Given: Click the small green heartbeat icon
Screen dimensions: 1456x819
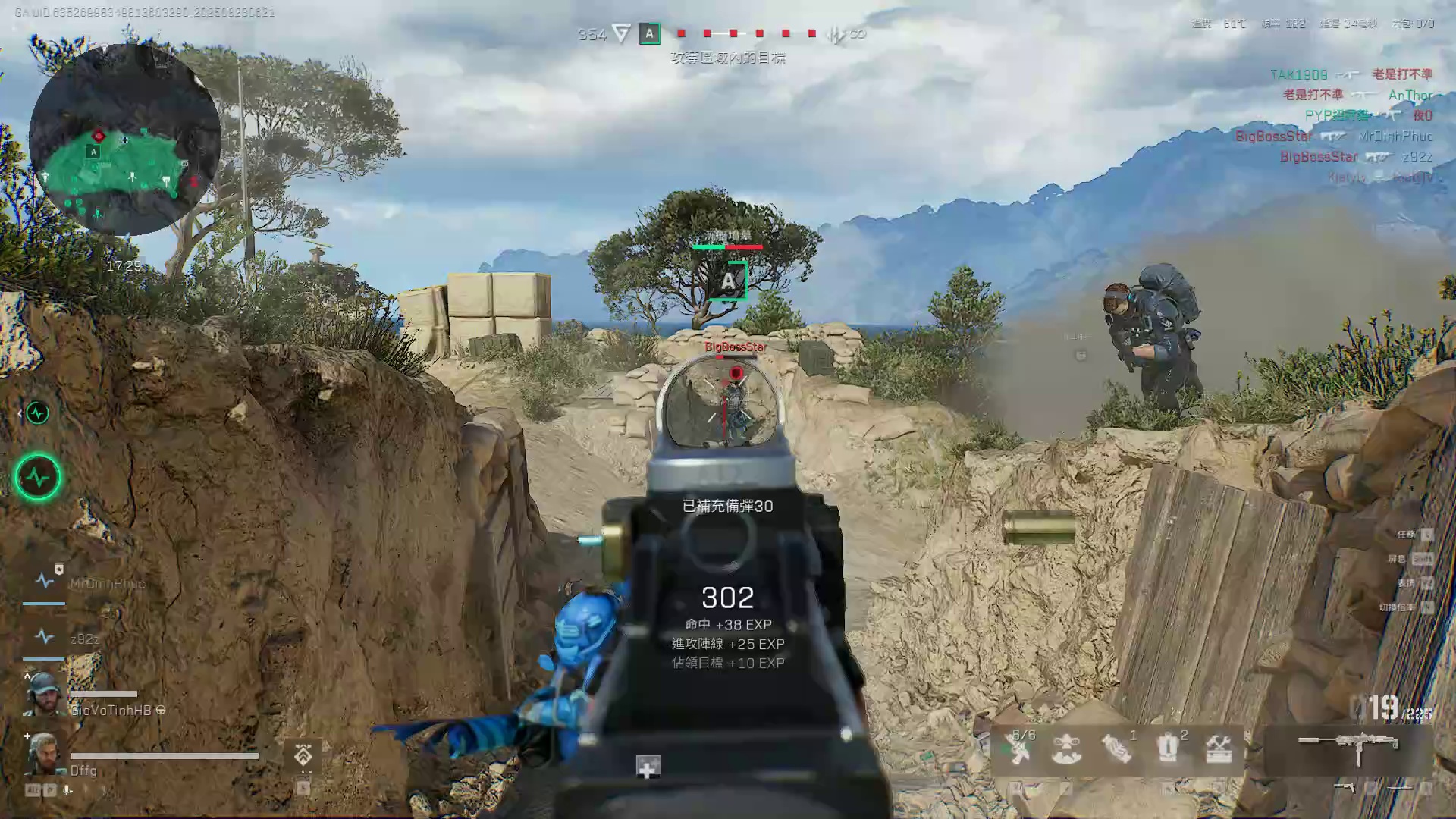Looking at the screenshot, I should 37,413.
